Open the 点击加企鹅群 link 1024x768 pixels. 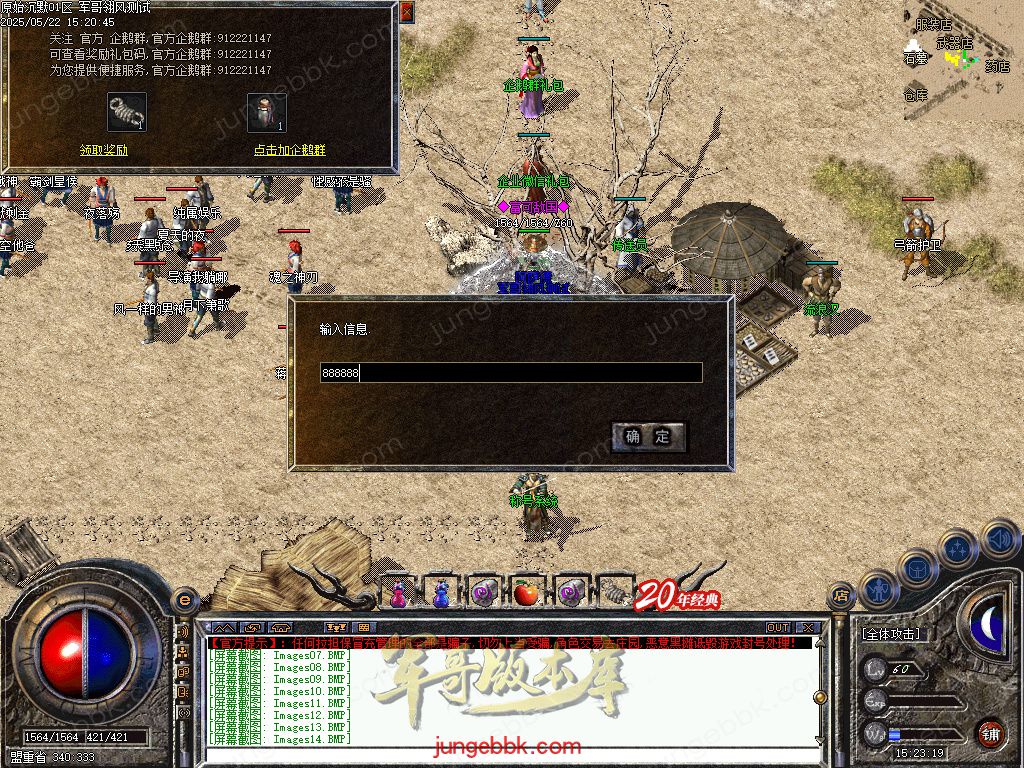[289, 150]
